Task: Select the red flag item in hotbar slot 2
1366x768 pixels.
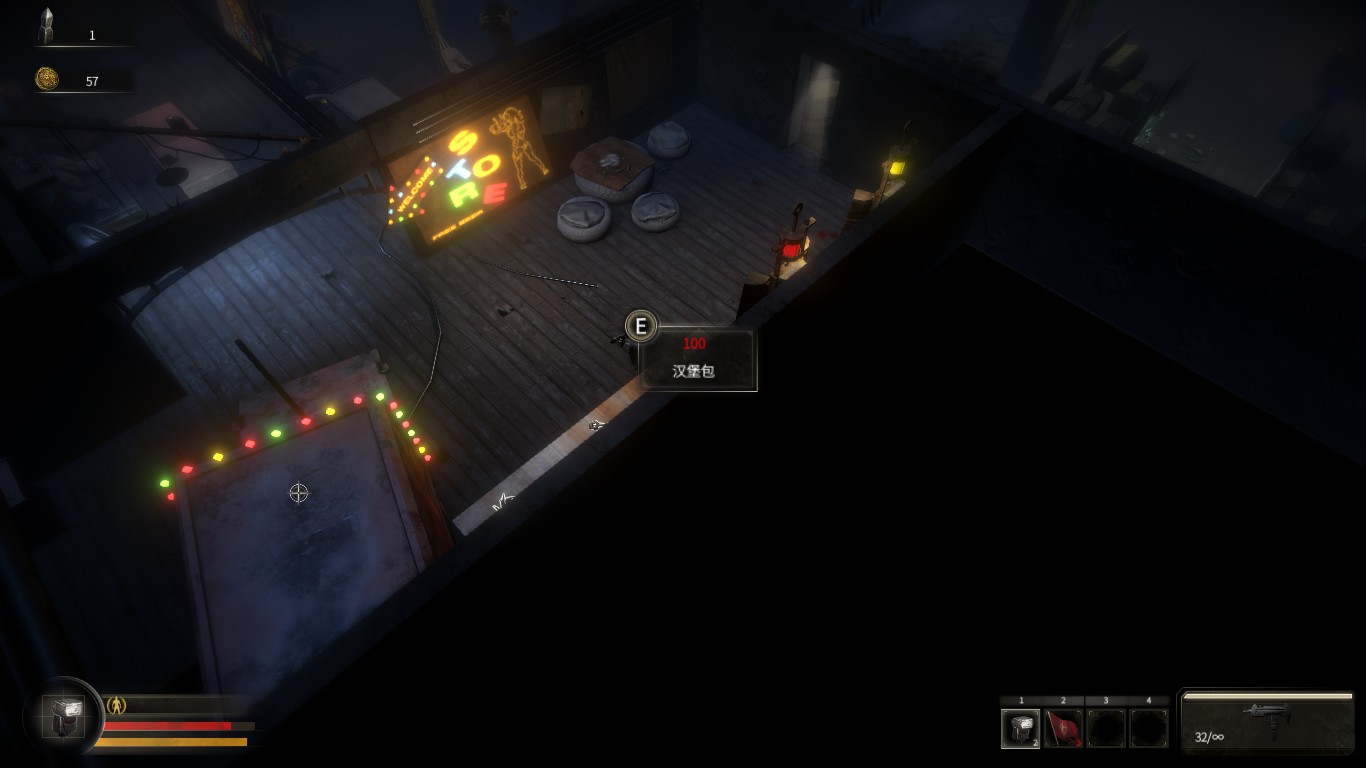Action: (1063, 728)
